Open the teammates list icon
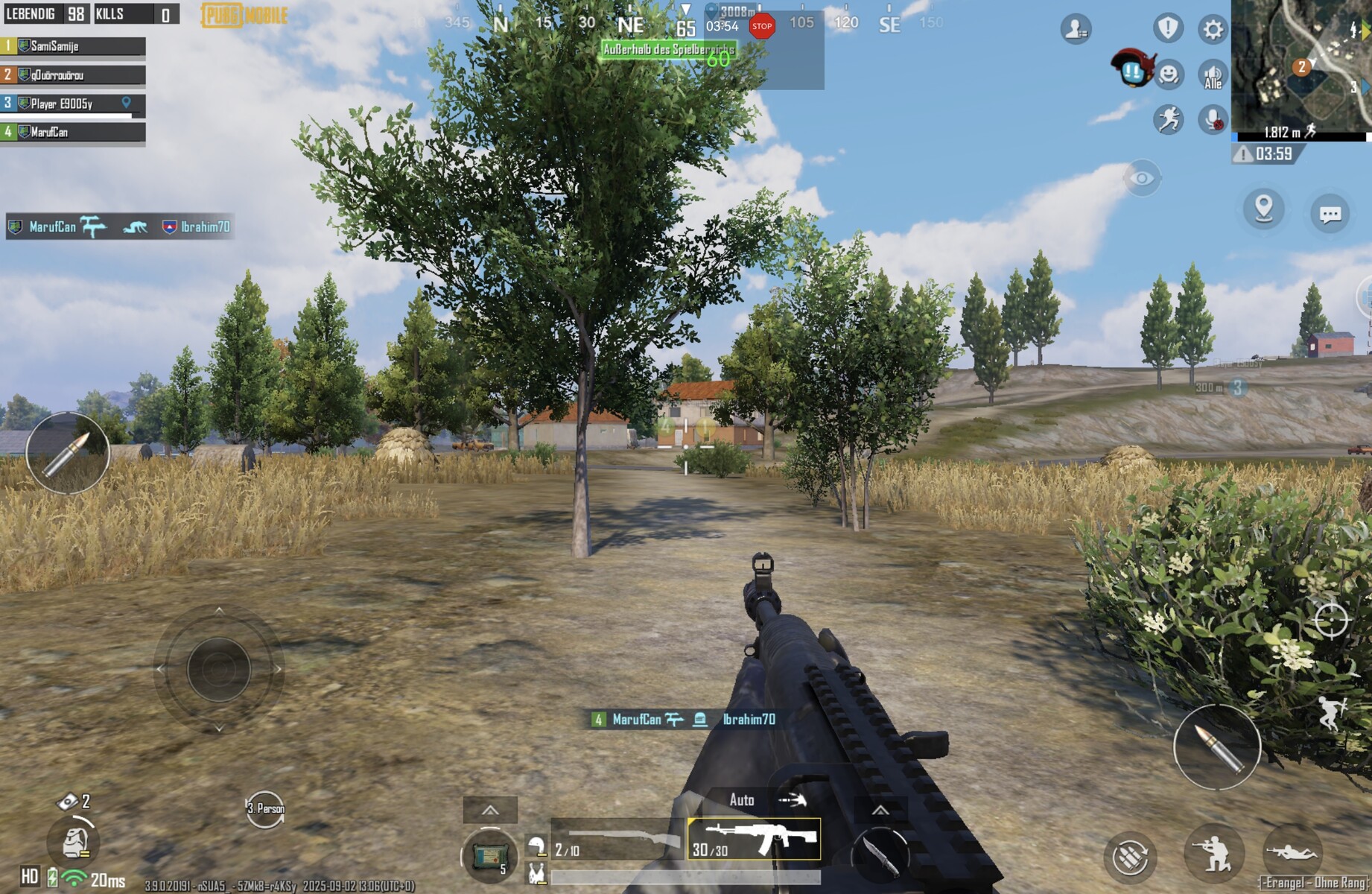 (1076, 29)
